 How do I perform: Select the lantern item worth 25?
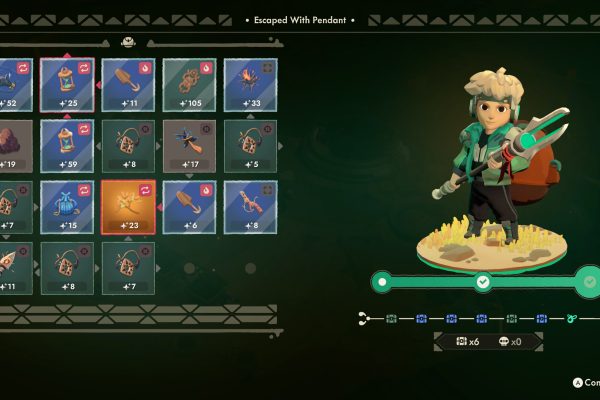66,84
